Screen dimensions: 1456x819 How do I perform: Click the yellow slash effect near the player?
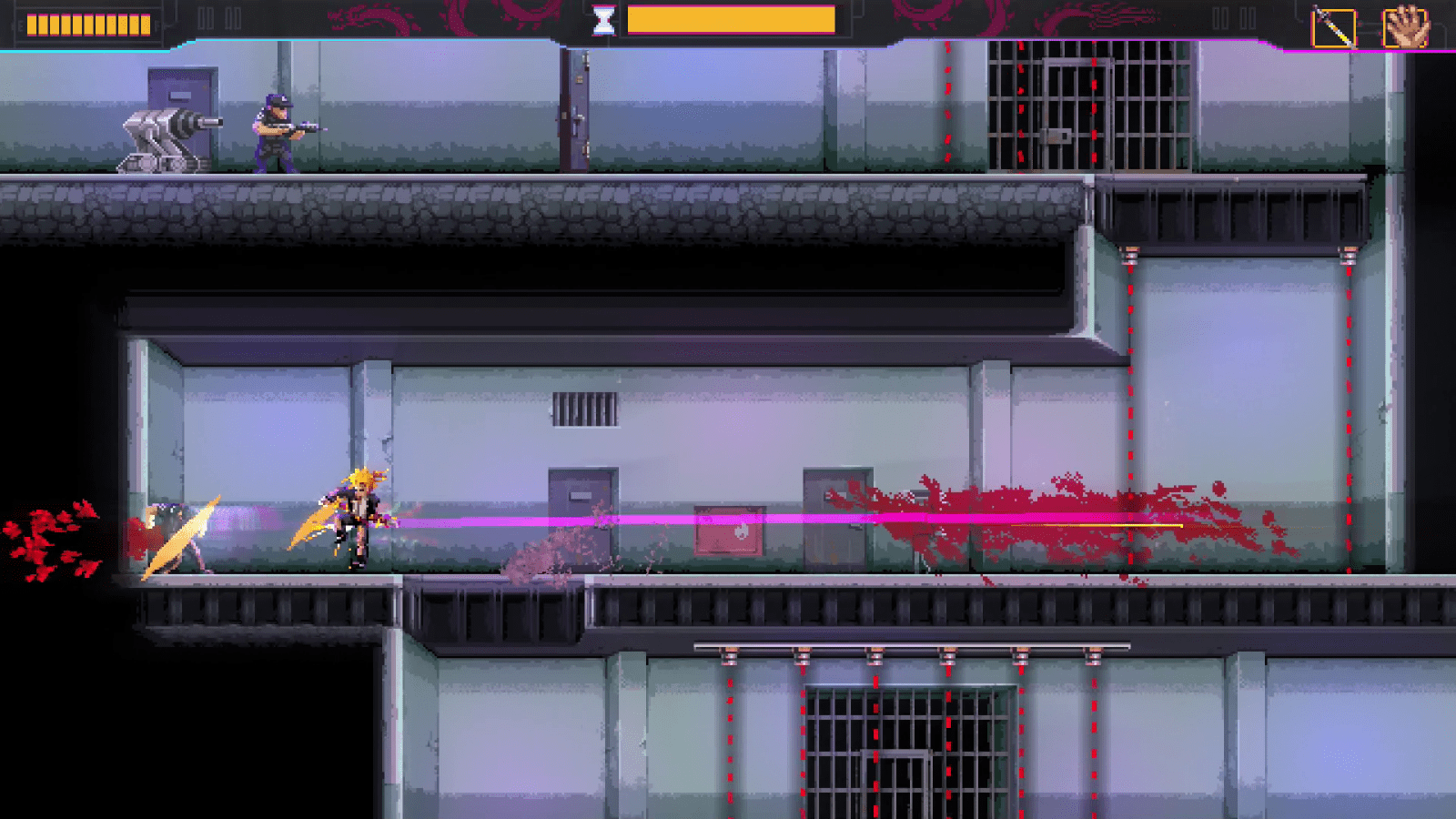(x=314, y=523)
